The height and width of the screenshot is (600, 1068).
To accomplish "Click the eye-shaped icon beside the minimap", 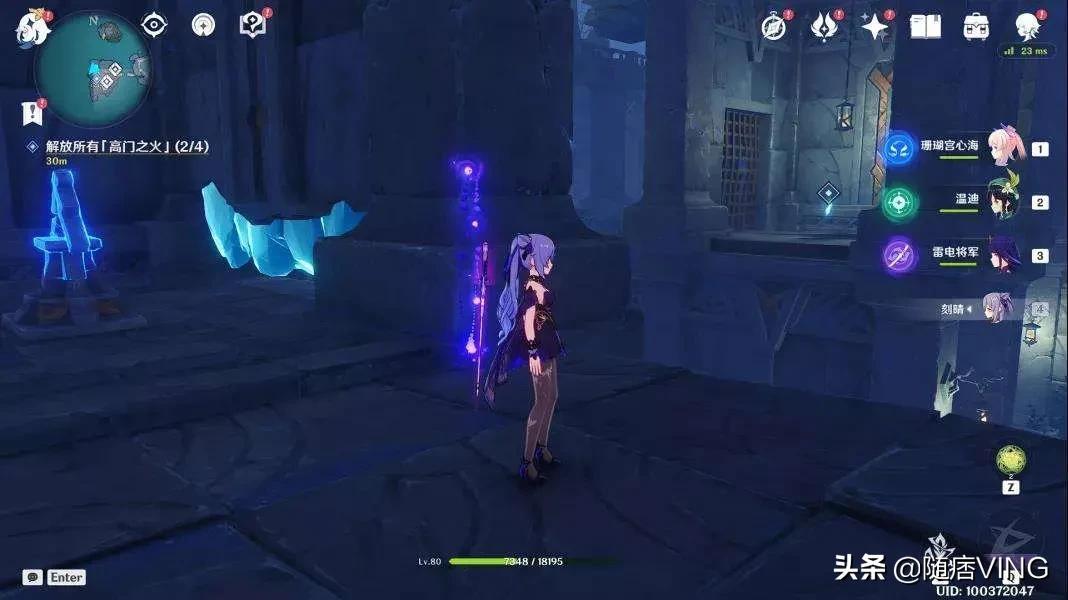I will [x=153, y=25].
